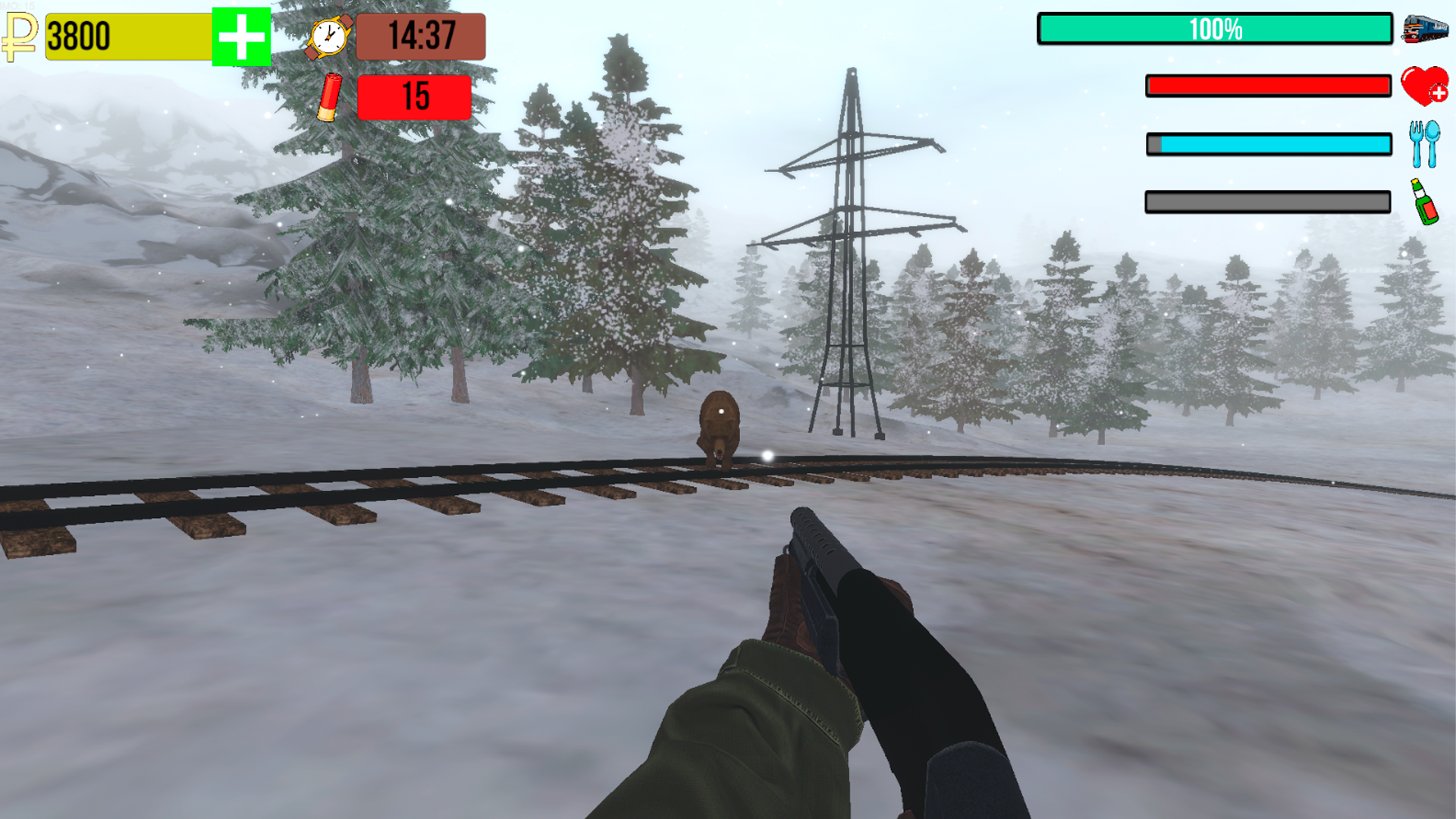Select the heart with medical cross icon
The image size is (1456, 819).
(x=1423, y=87)
